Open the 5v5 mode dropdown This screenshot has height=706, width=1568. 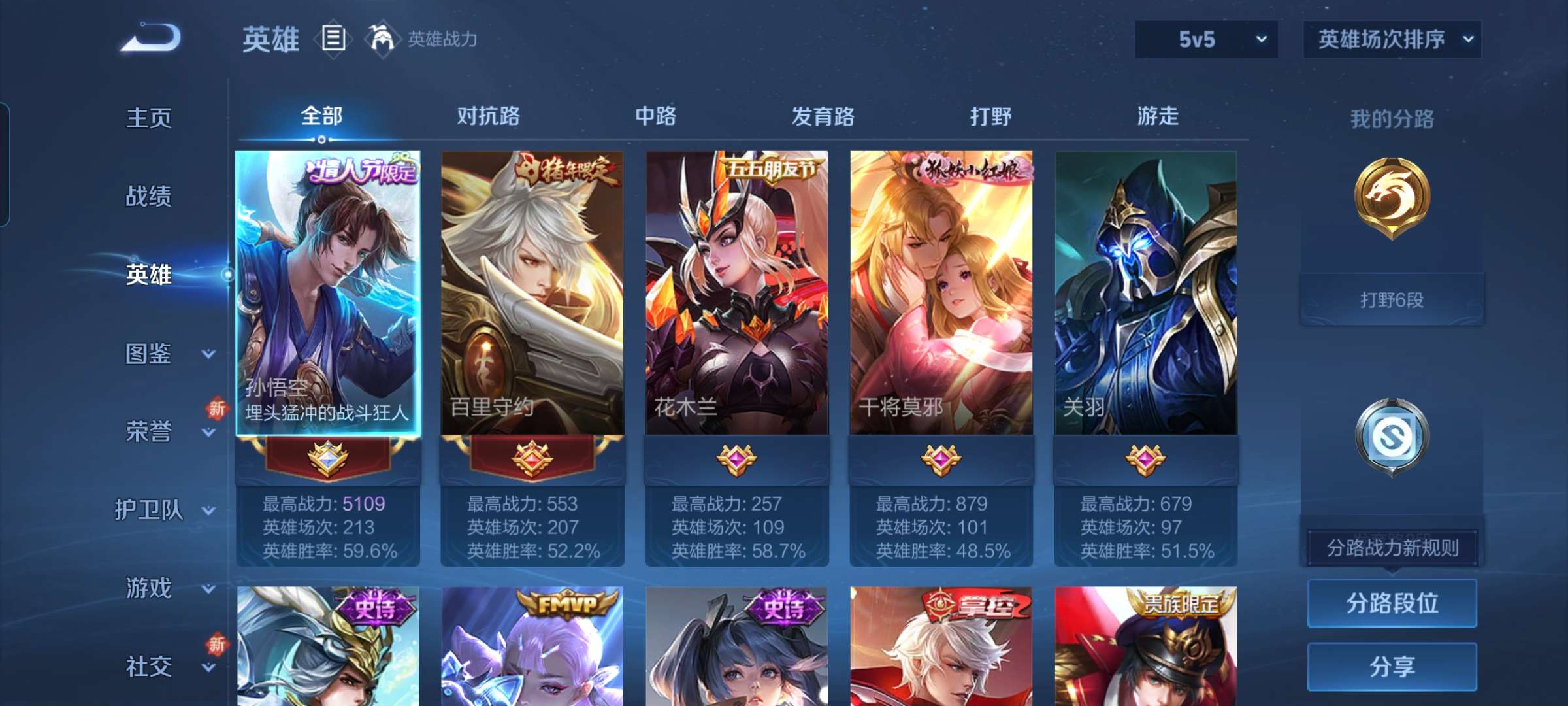[1205, 39]
